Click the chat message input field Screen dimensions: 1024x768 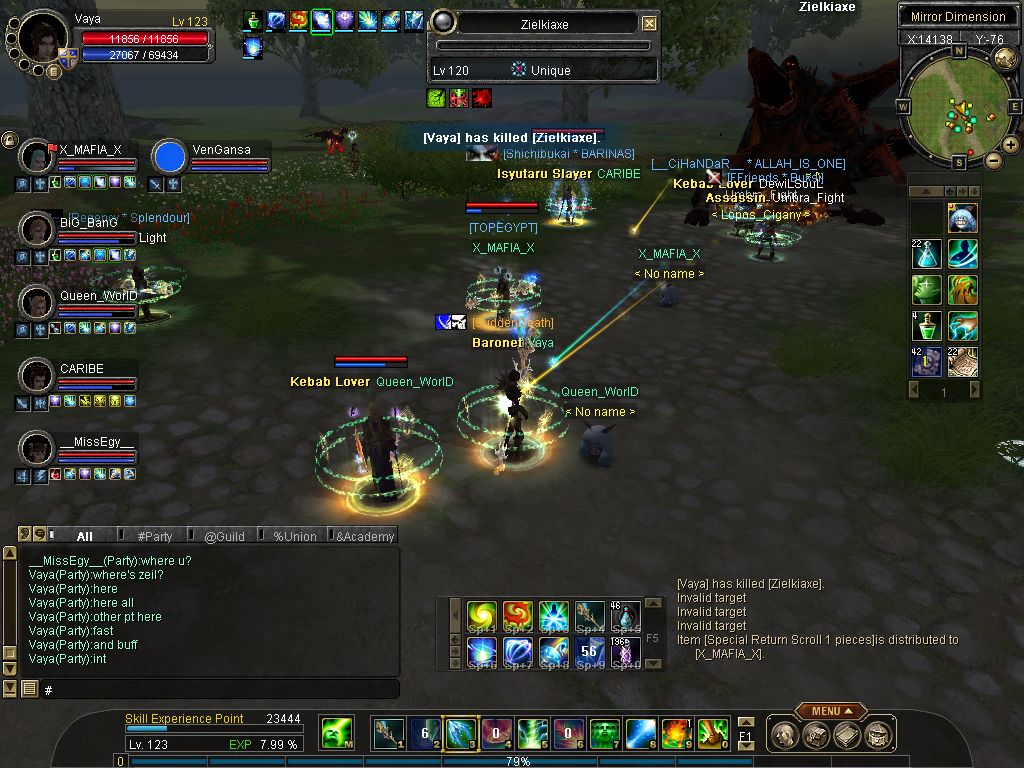point(220,690)
